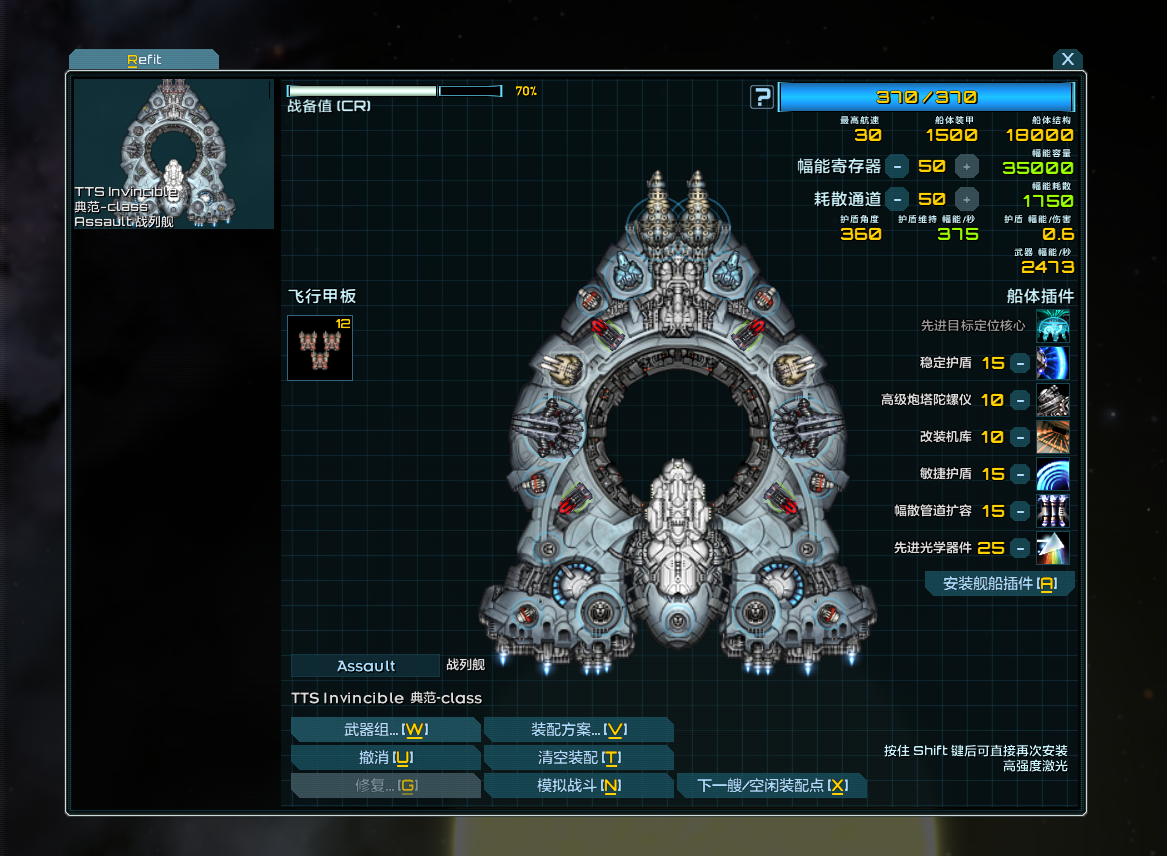Remove the 先进光学器件 hullmod
The width and height of the screenshot is (1167, 856).
point(1019,548)
